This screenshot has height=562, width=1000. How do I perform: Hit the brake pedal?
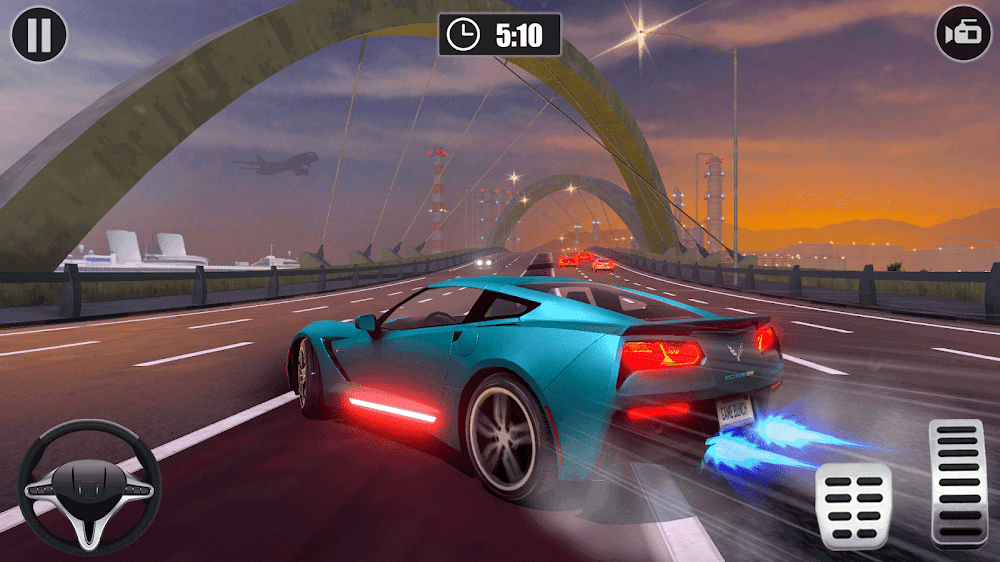[853, 506]
